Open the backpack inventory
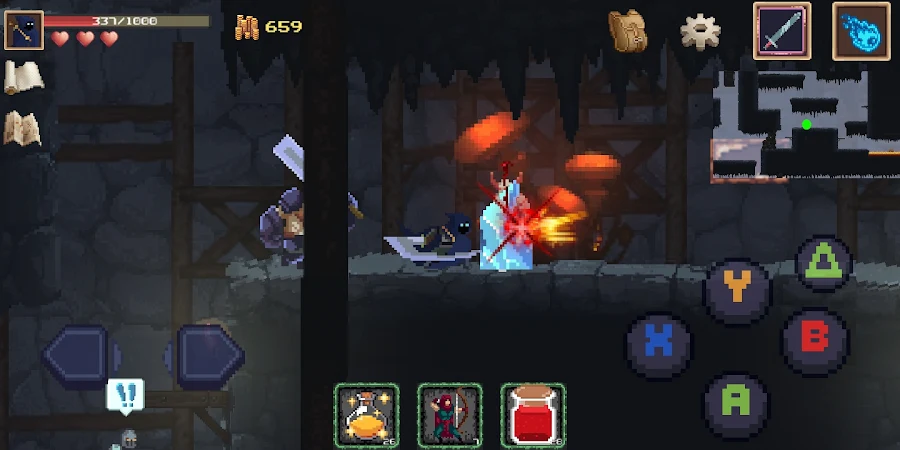The image size is (900, 450). 628,31
